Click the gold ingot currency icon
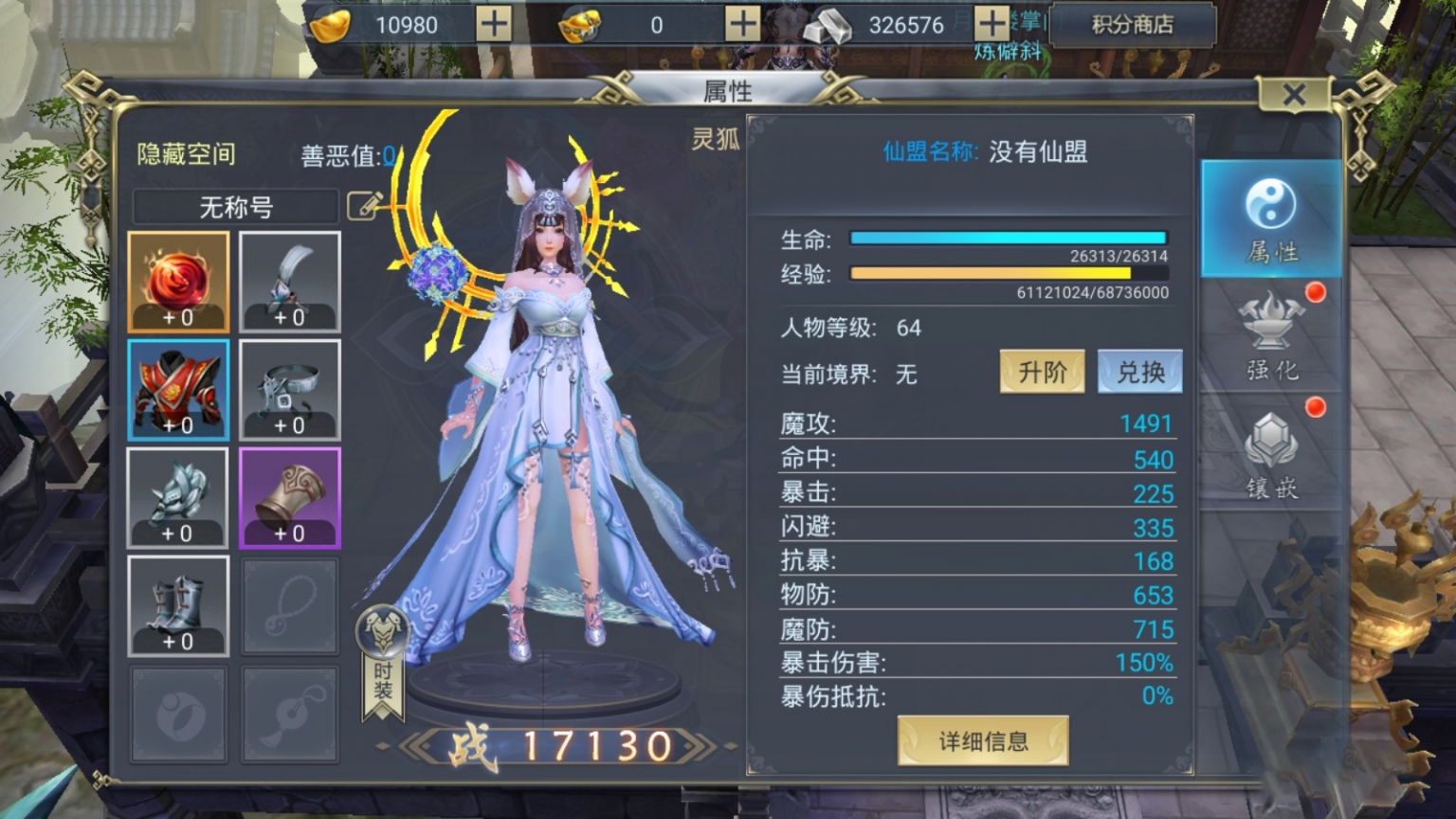Image resolution: width=1456 pixels, height=819 pixels. click(329, 26)
